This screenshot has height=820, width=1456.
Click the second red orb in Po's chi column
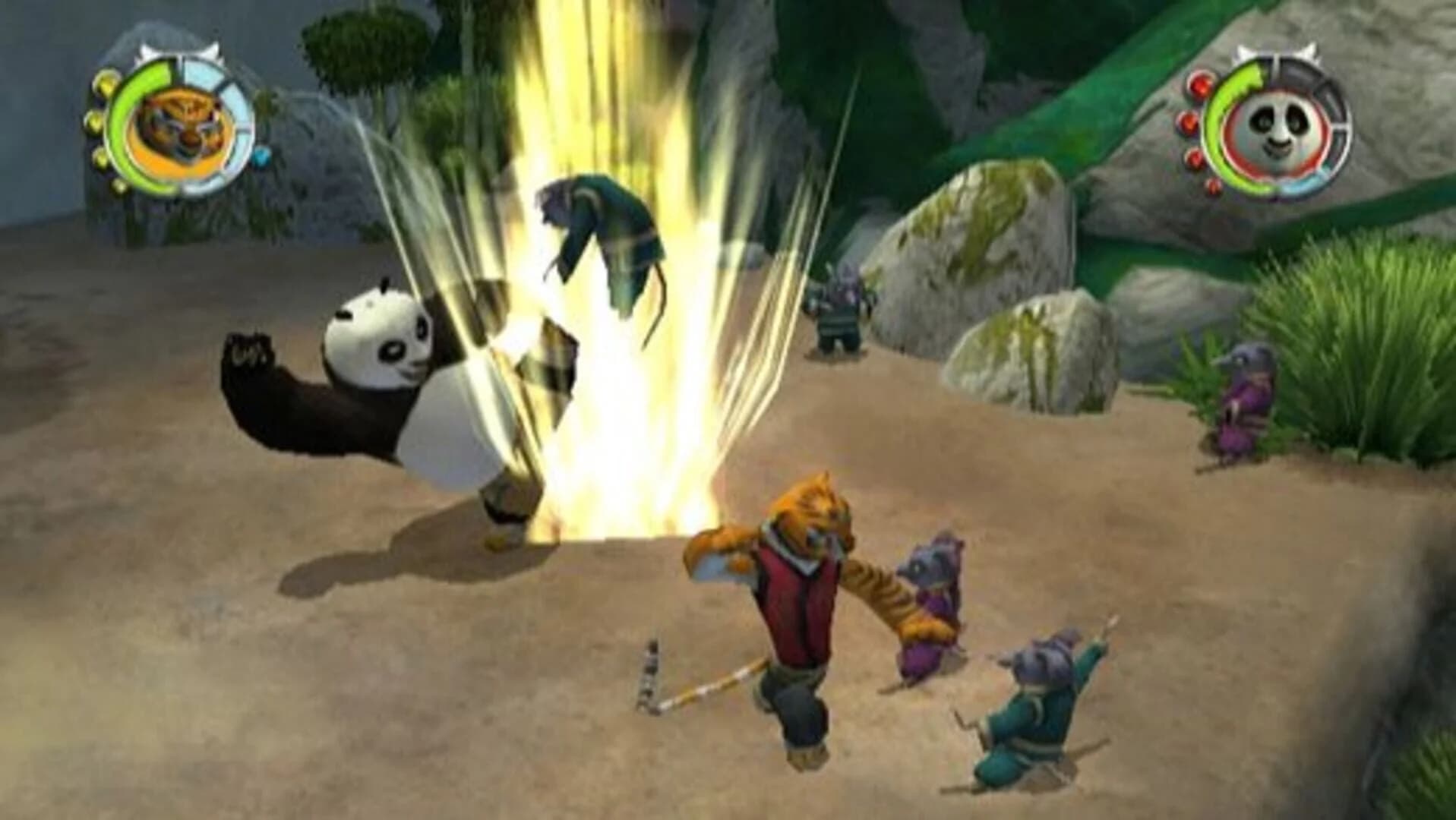[1188, 121]
